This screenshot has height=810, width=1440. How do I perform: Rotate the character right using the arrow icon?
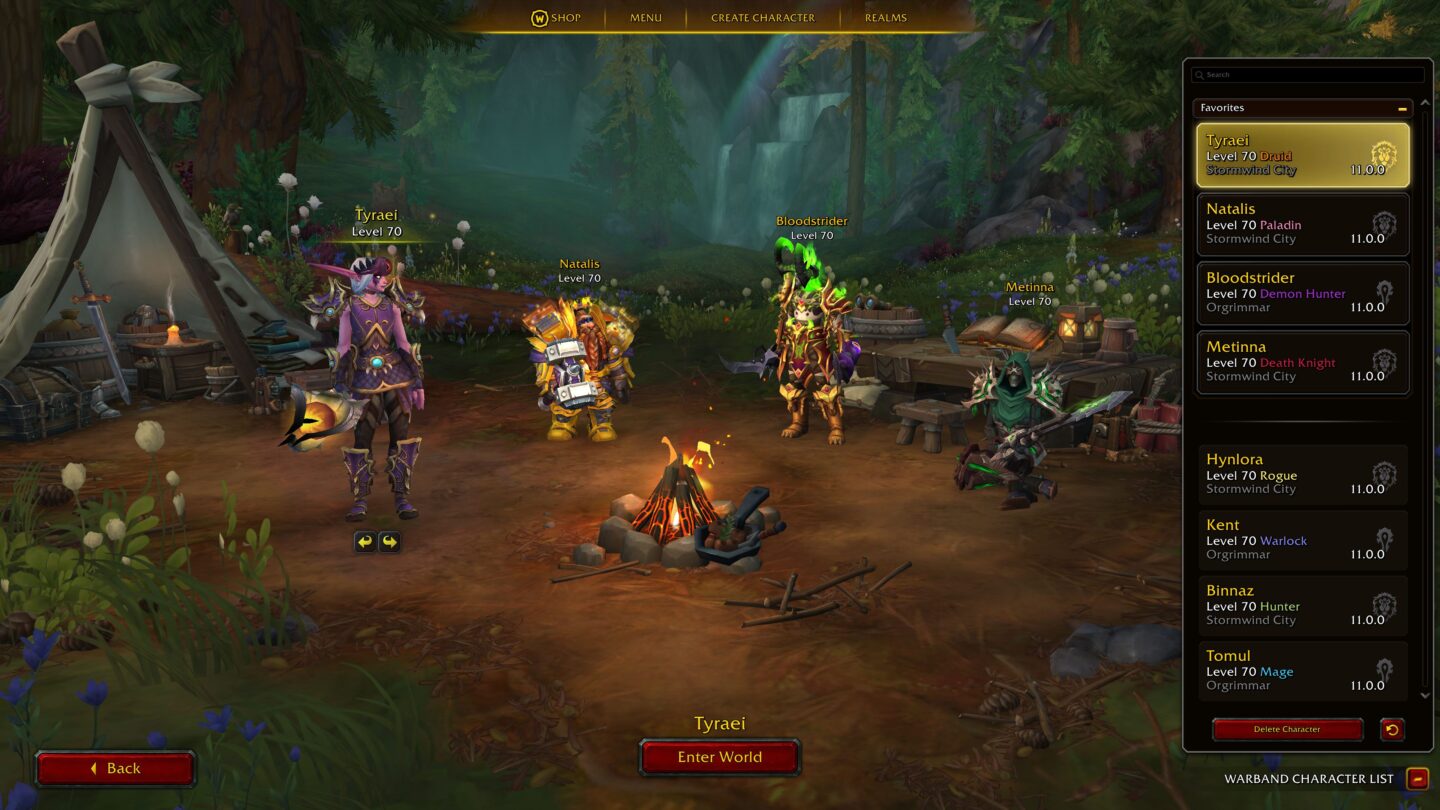pos(389,541)
